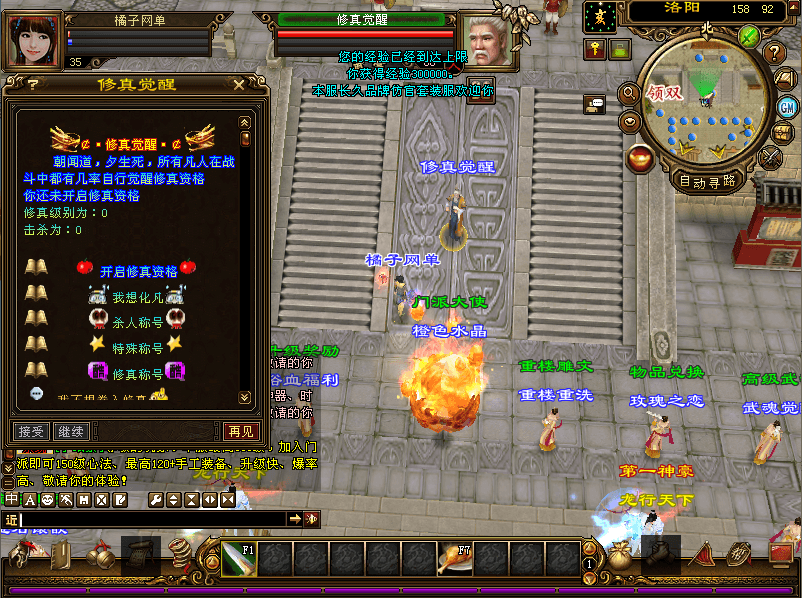This screenshot has height=598, width=802.
Task: Click the 继续 continue button
Action: [x=71, y=431]
